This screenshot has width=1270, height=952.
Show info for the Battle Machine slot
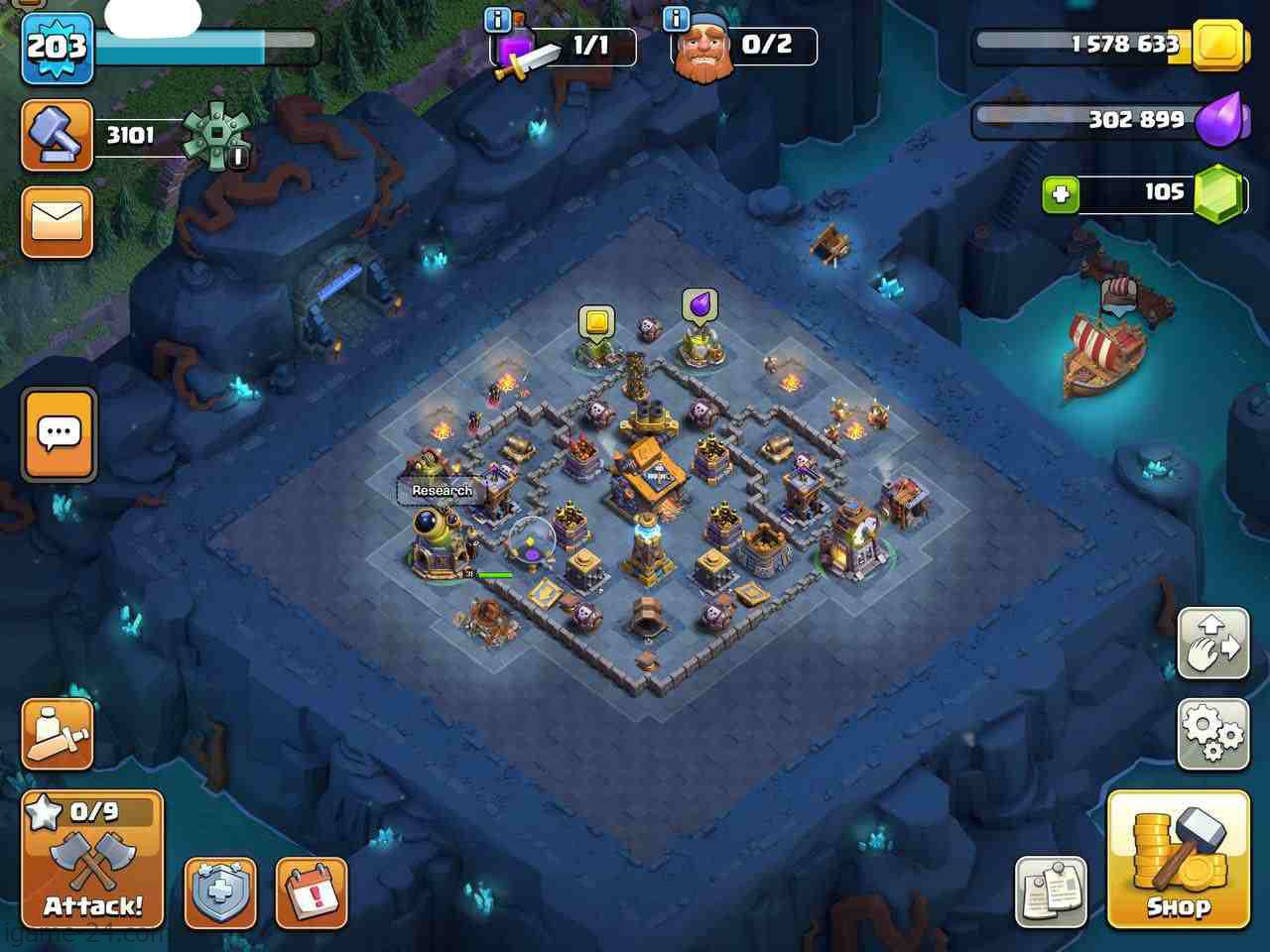coord(498,20)
